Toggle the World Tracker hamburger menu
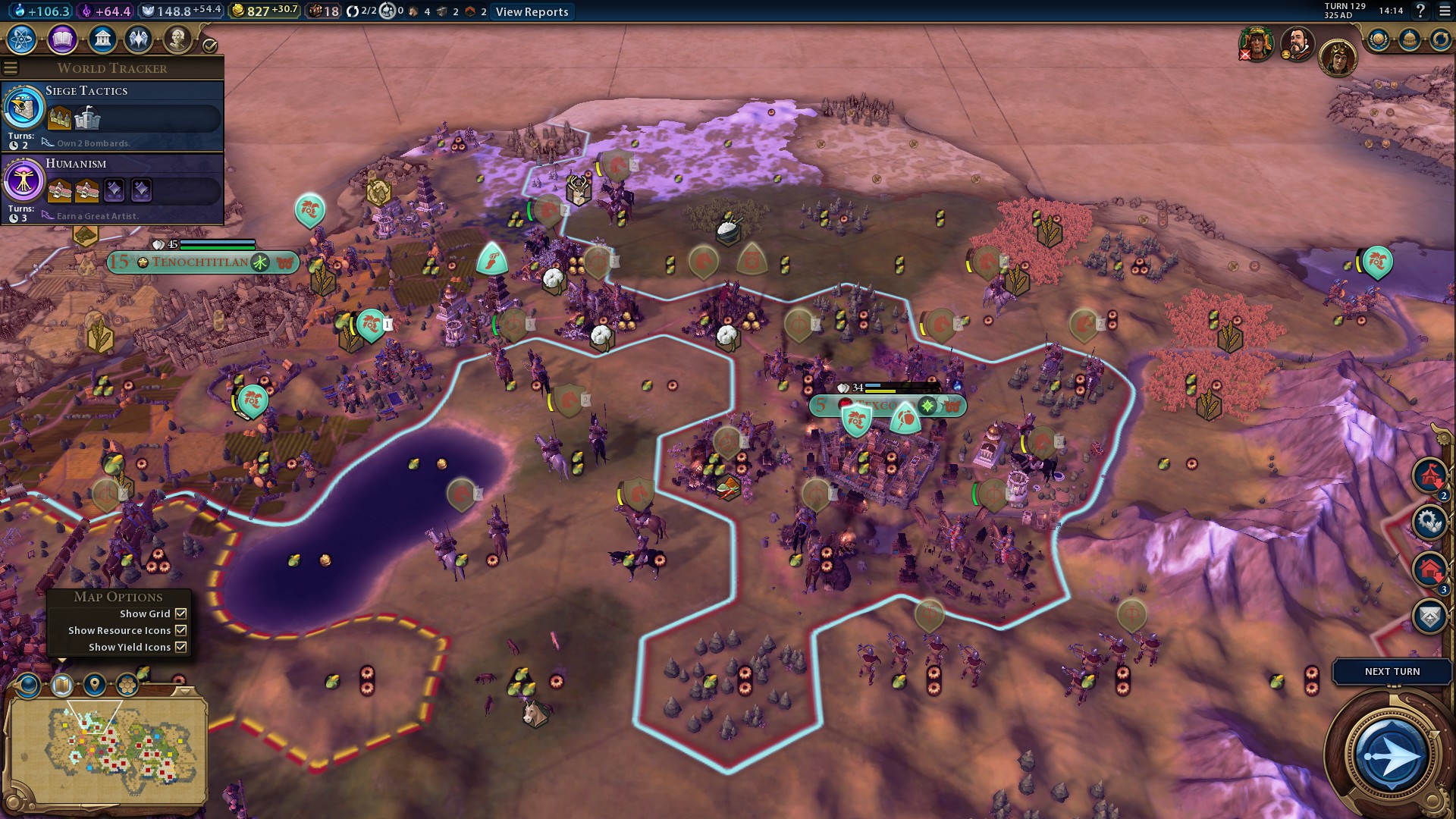Viewport: 1456px width, 819px height. pos(11,68)
